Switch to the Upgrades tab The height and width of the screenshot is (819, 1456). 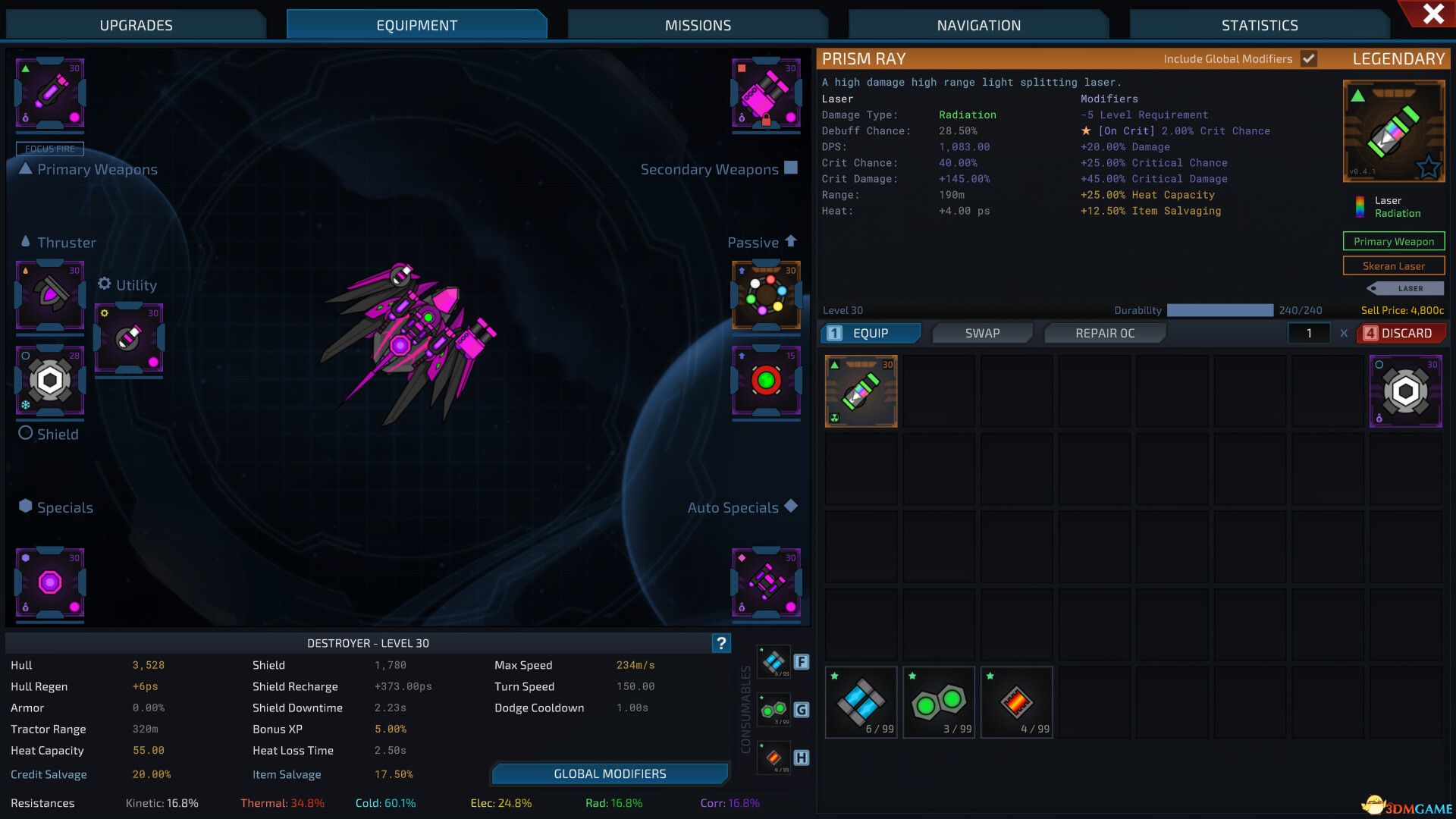(x=136, y=25)
